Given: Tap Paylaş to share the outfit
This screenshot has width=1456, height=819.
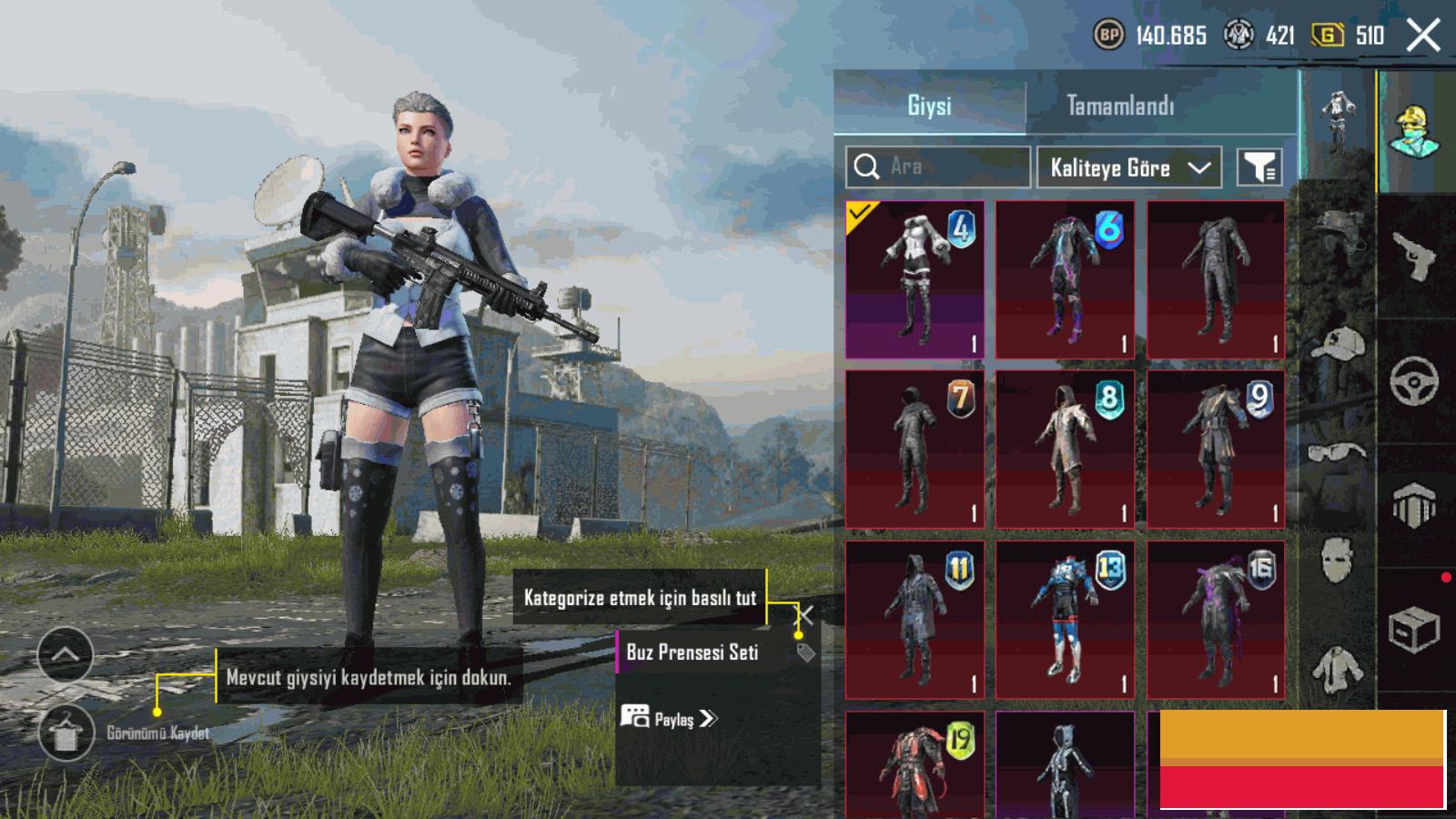Looking at the screenshot, I should coord(670,719).
